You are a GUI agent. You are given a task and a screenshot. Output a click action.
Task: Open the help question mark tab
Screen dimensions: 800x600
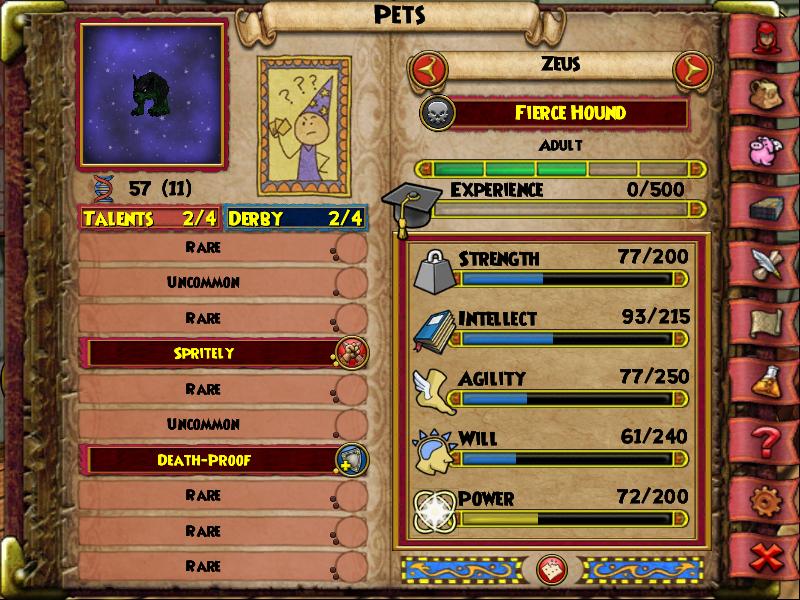768,438
